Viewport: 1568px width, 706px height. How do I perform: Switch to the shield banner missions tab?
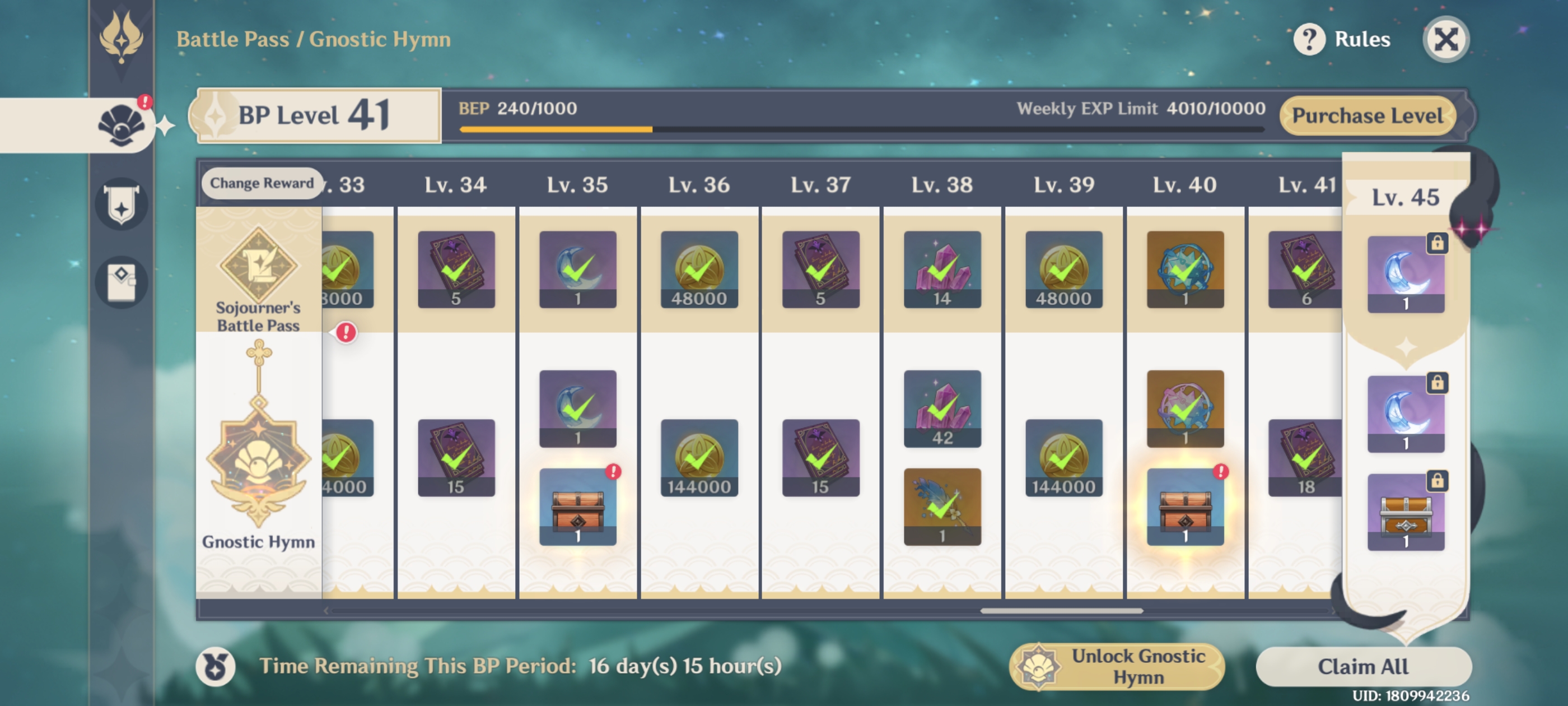click(121, 204)
